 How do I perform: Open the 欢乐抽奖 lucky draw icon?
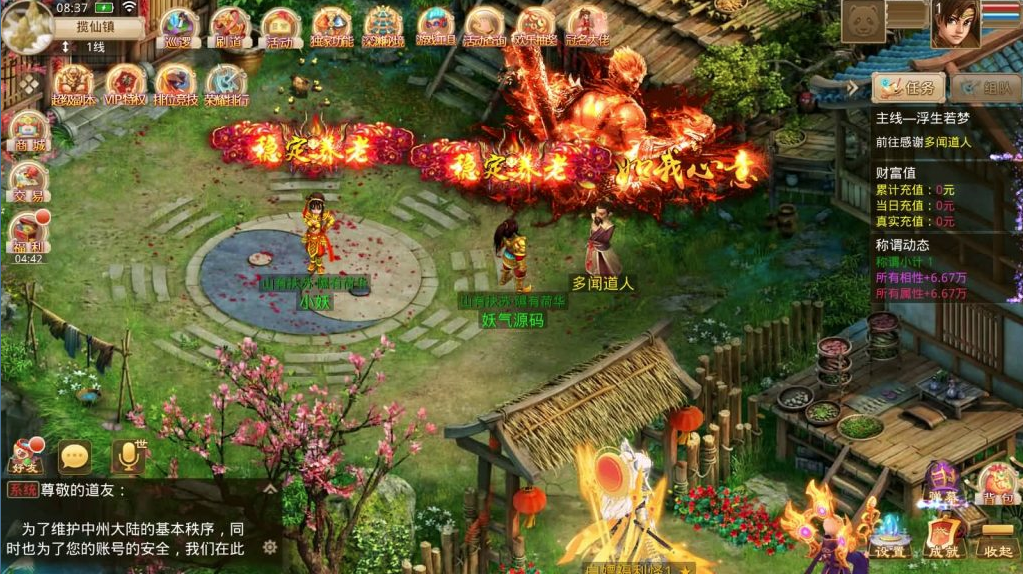[x=536, y=28]
